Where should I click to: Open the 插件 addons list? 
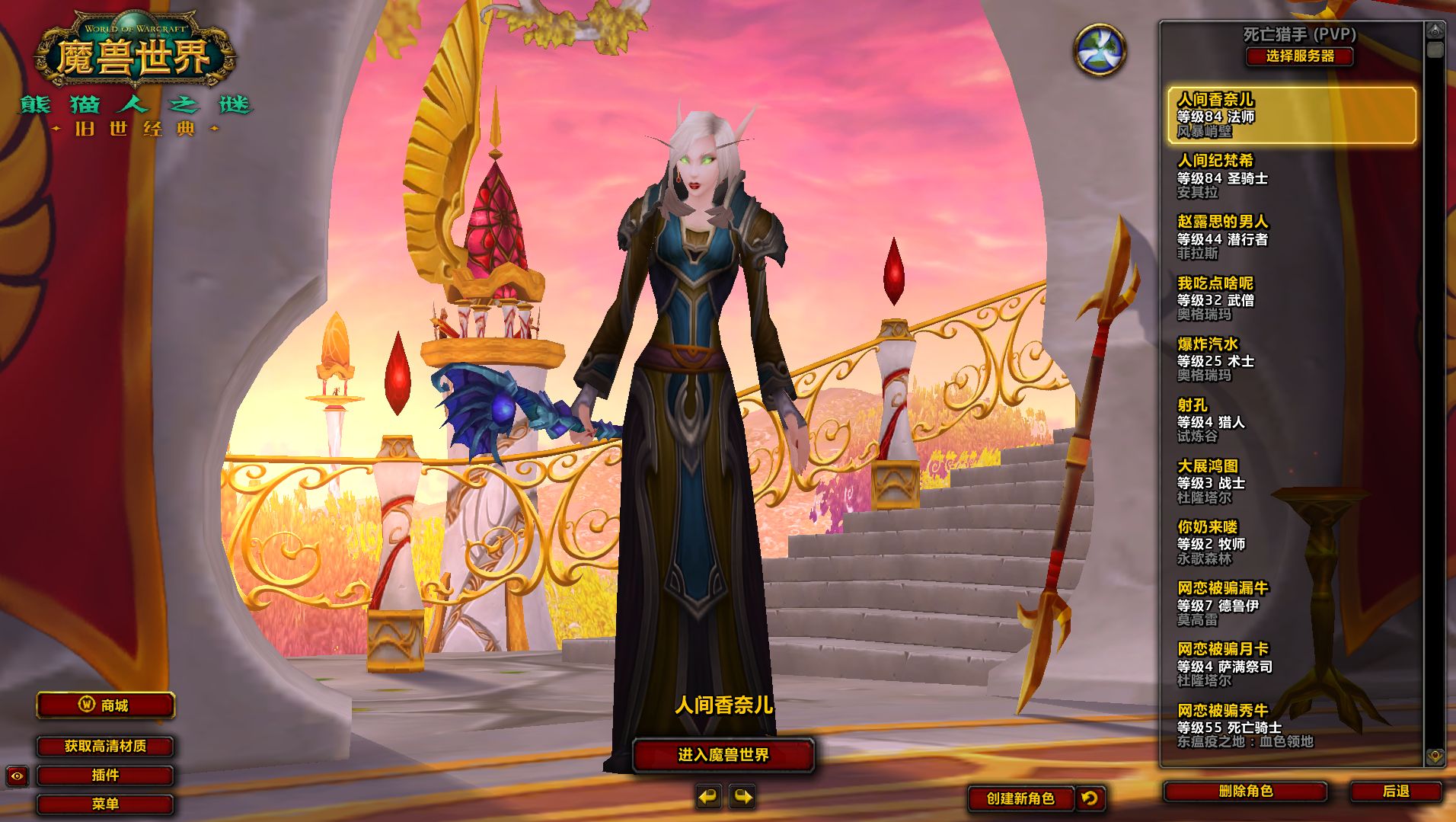click(105, 776)
